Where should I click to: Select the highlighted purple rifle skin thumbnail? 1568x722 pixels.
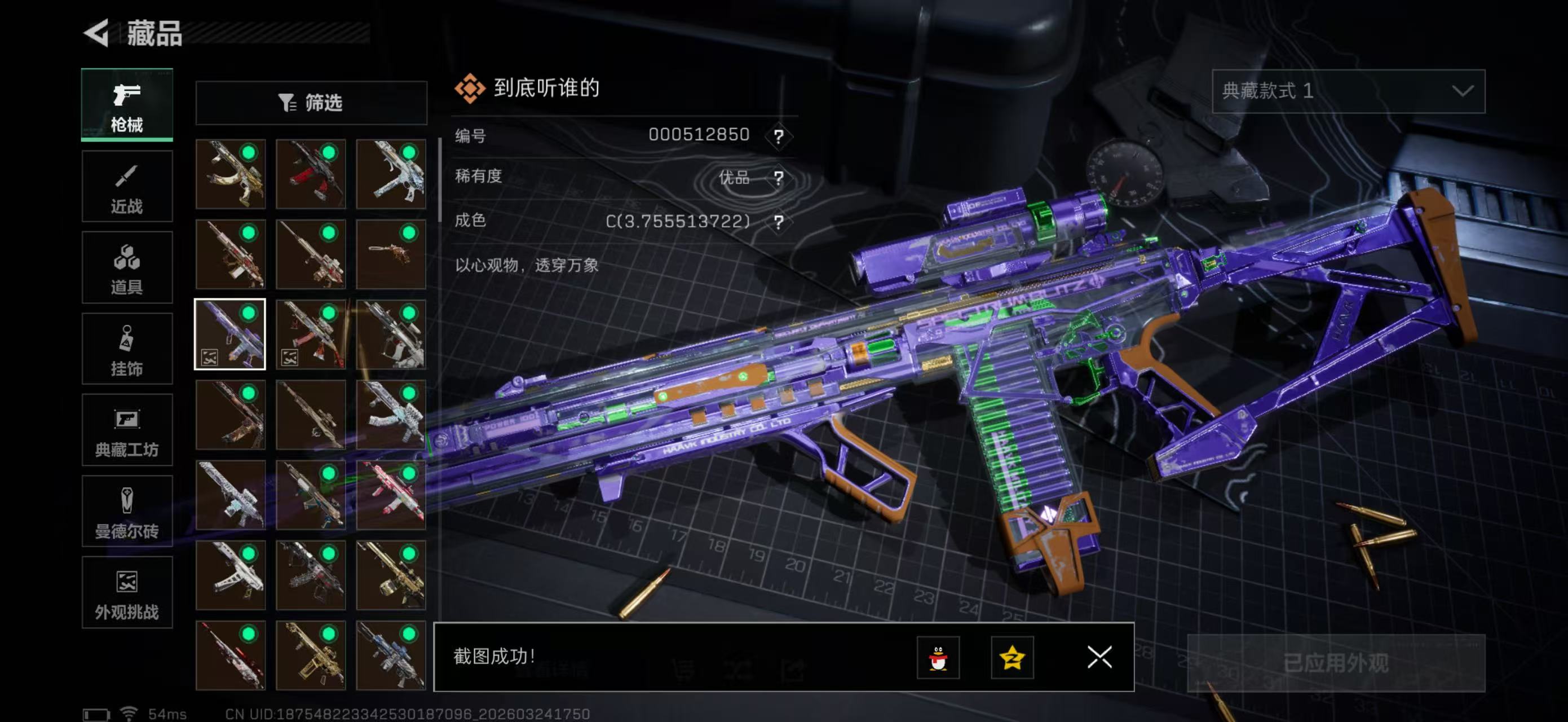[230, 334]
